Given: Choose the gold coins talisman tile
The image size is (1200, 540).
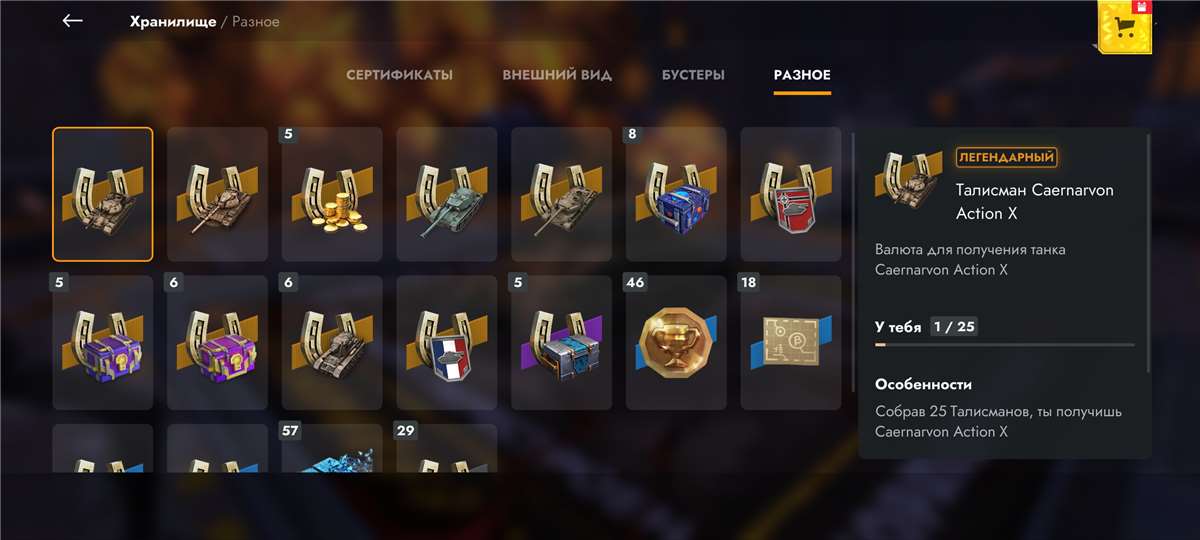Looking at the screenshot, I should coord(332,194).
